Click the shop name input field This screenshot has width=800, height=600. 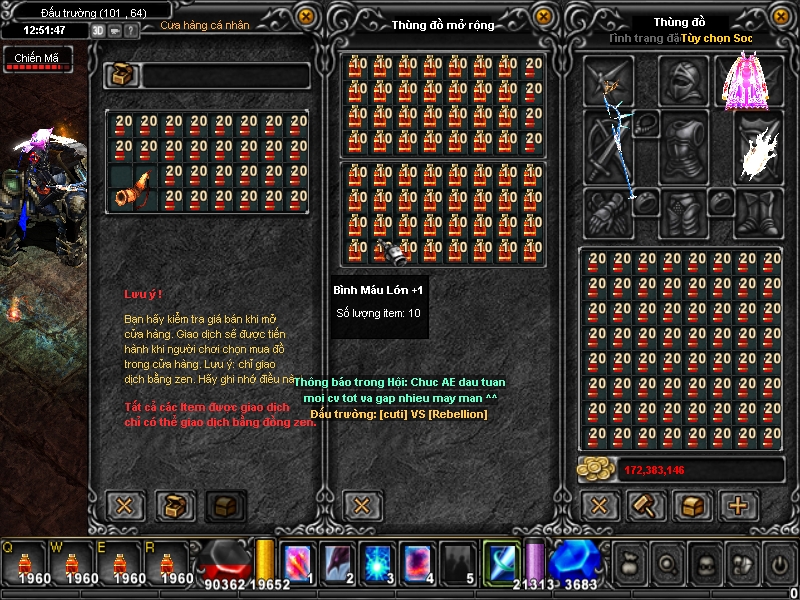[226, 76]
